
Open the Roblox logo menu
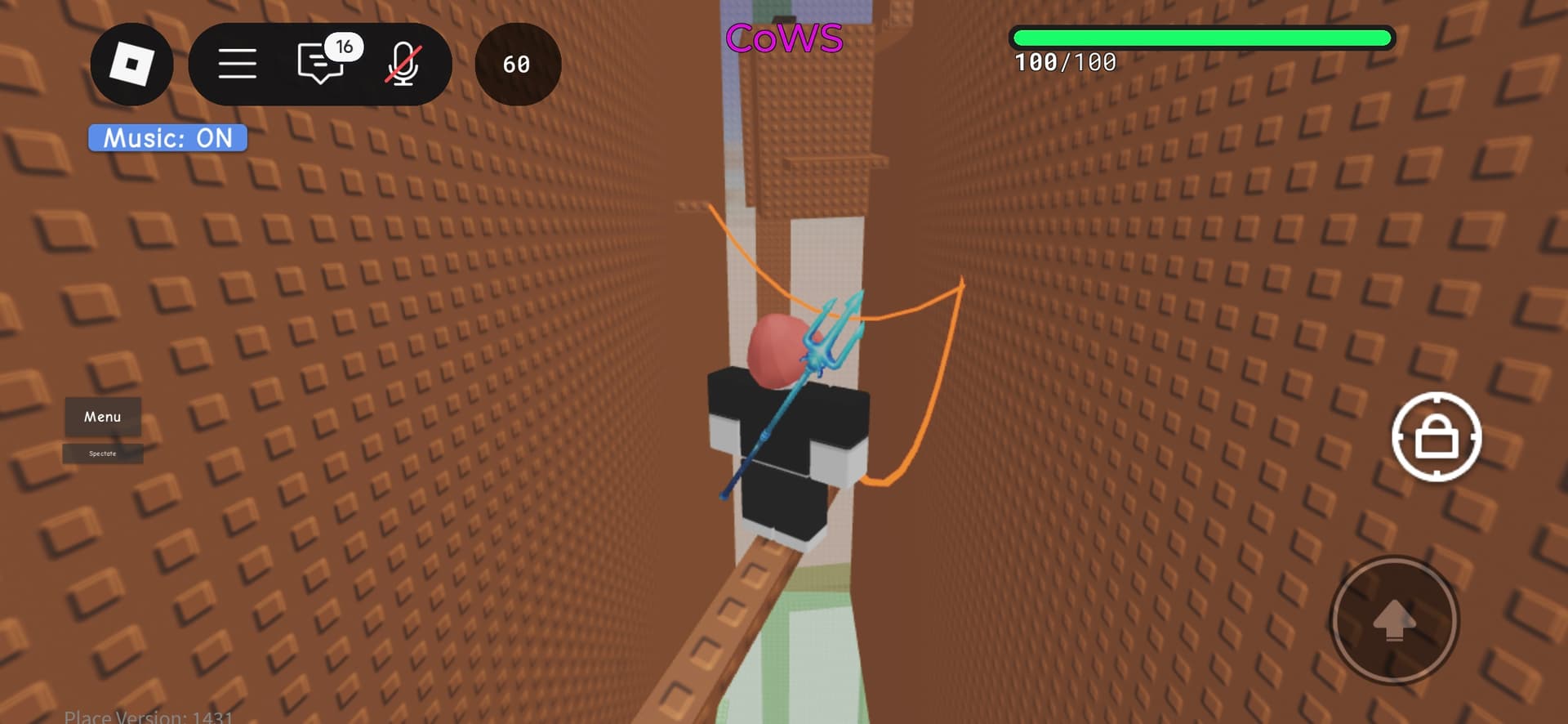pos(131,64)
